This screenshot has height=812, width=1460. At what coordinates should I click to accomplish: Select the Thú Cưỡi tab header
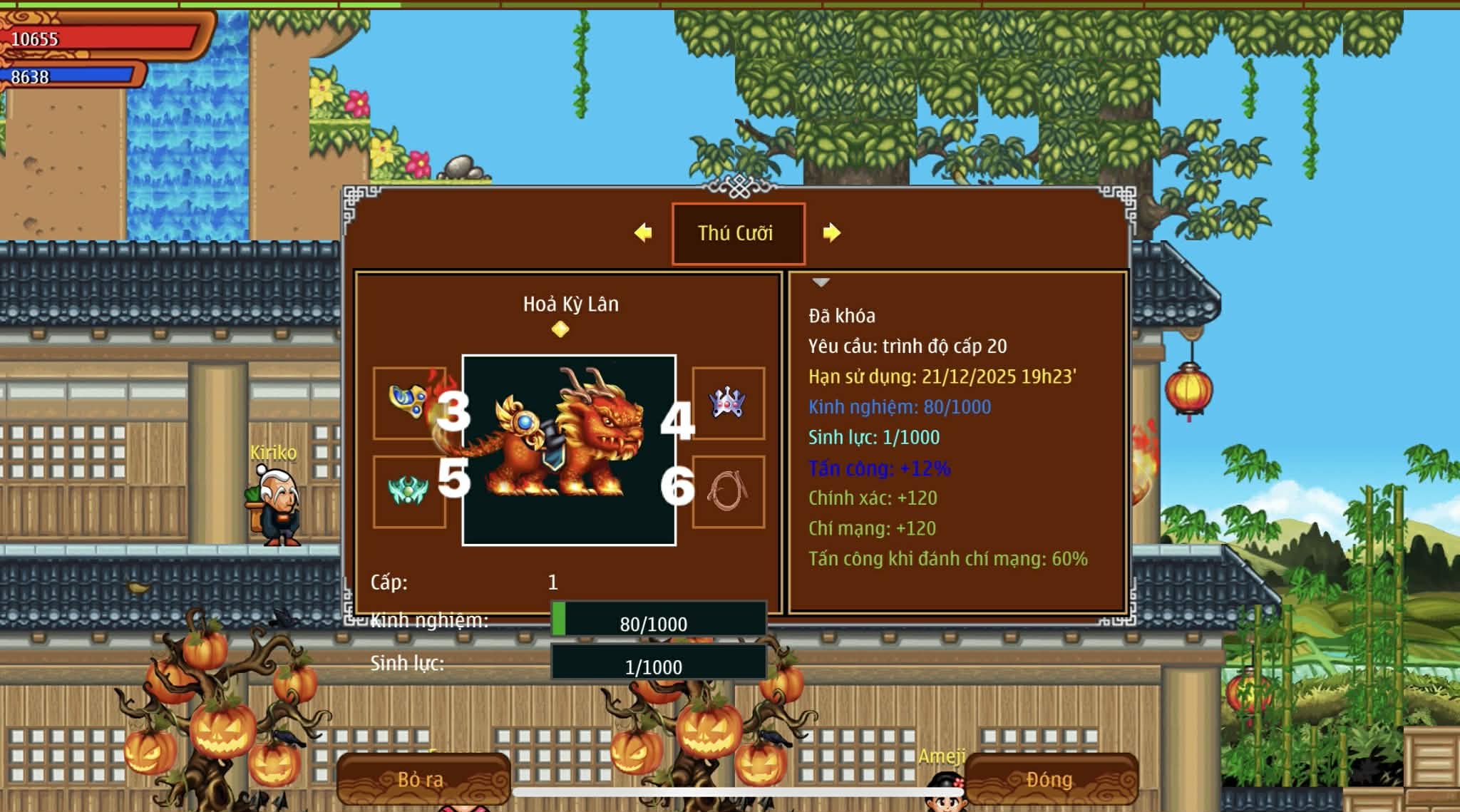(x=738, y=234)
